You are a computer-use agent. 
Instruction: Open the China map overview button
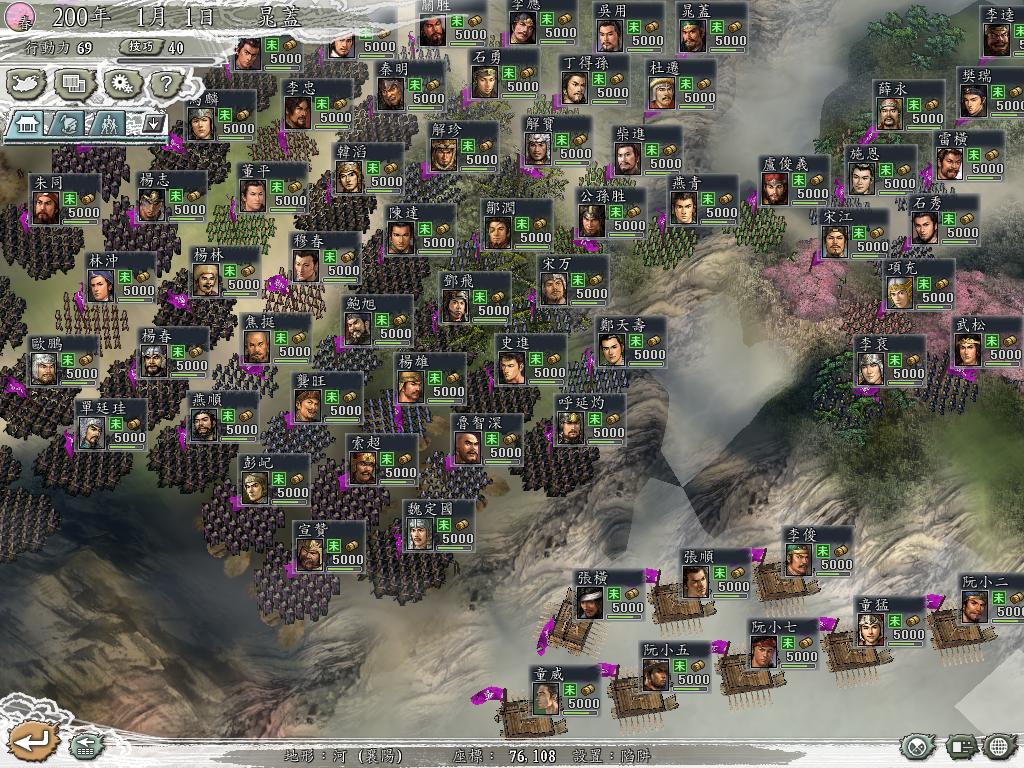click(x=28, y=83)
